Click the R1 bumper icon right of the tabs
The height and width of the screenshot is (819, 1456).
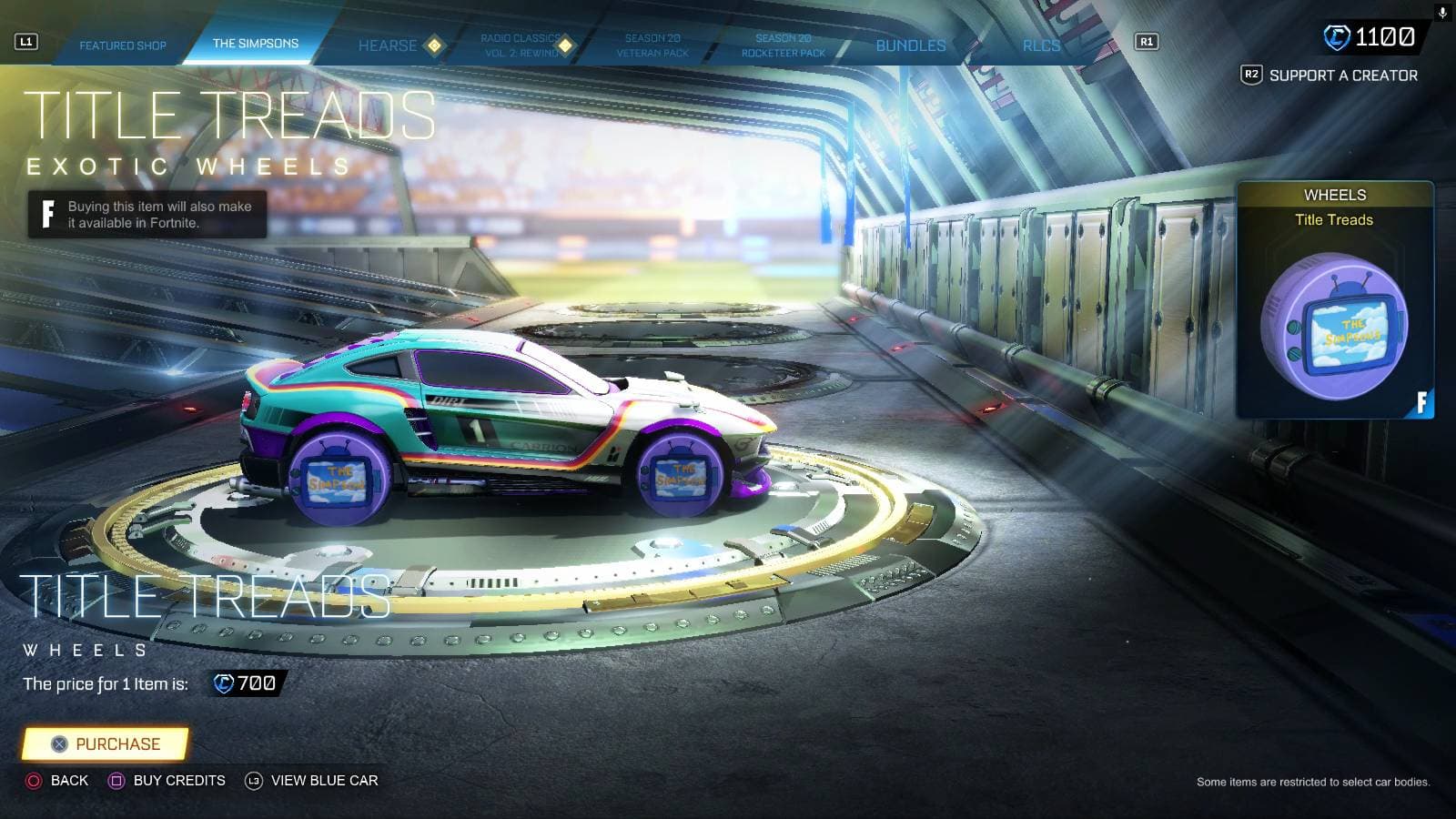tap(1143, 40)
